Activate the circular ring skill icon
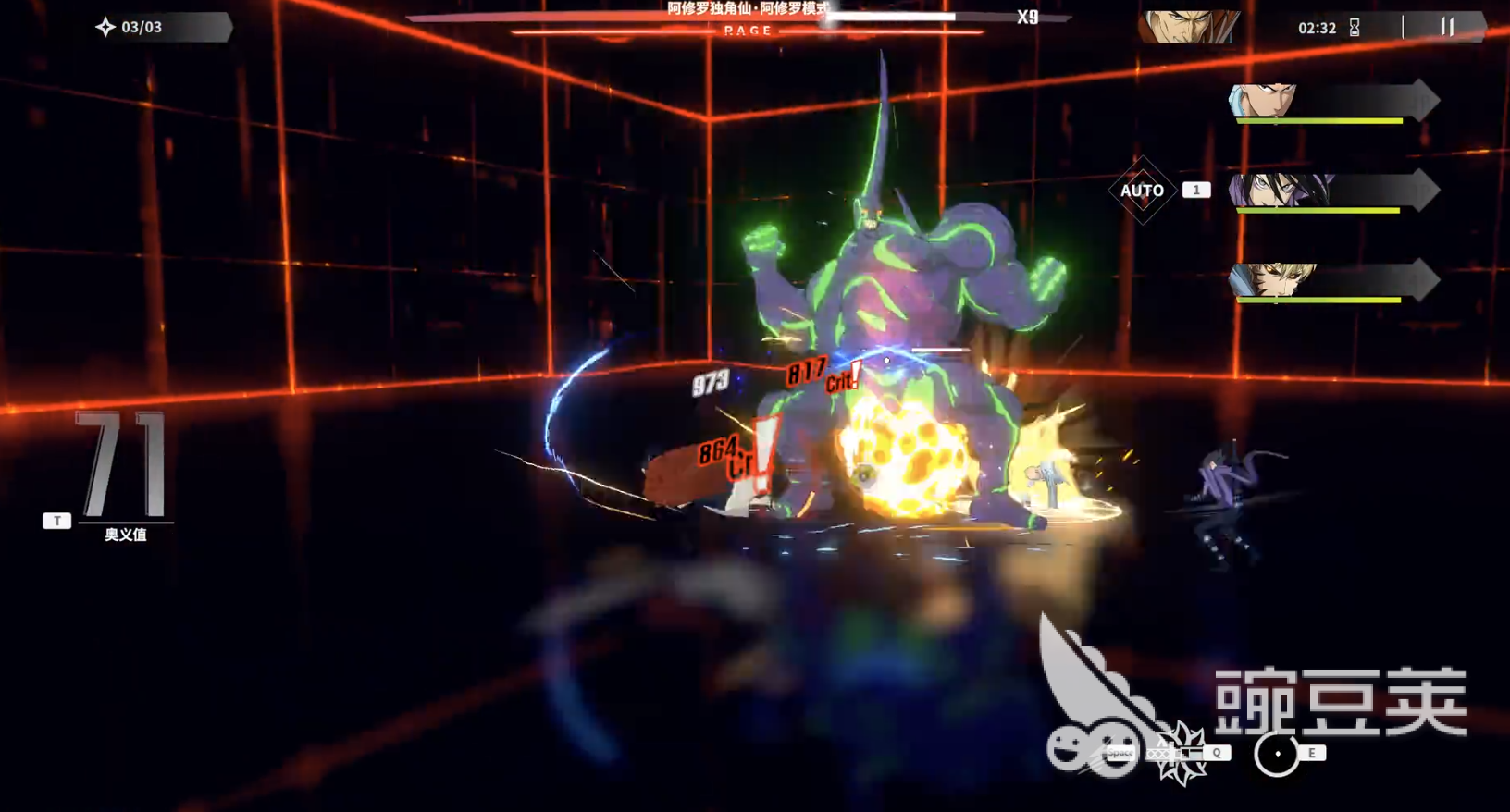Screen dimensions: 1510x812 click(1277, 754)
